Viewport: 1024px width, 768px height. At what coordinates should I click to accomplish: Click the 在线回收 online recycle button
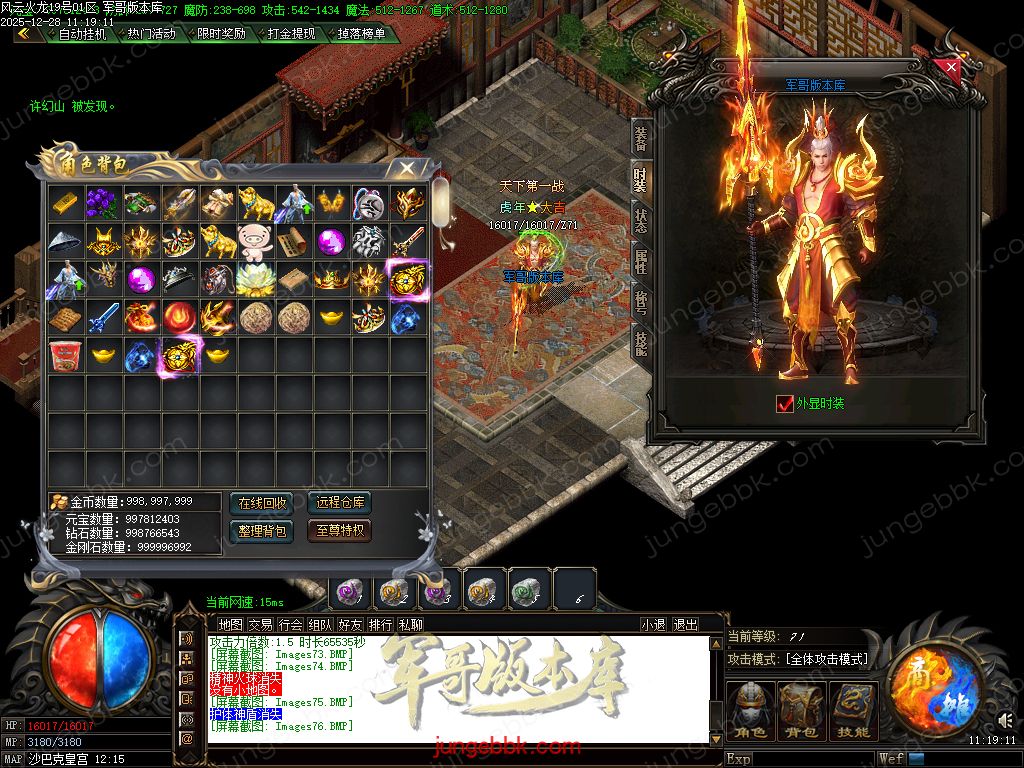(262, 502)
